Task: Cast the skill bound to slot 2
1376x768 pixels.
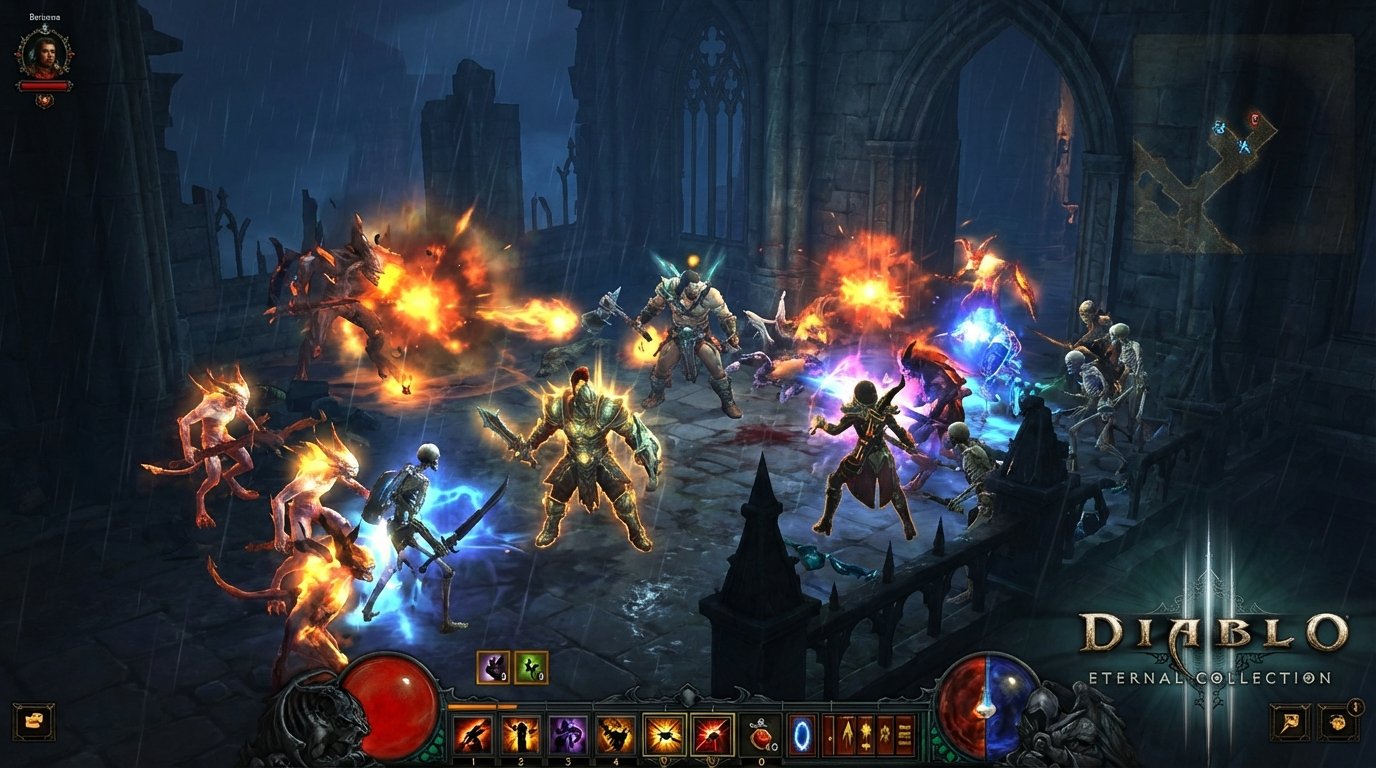Action: (519, 734)
